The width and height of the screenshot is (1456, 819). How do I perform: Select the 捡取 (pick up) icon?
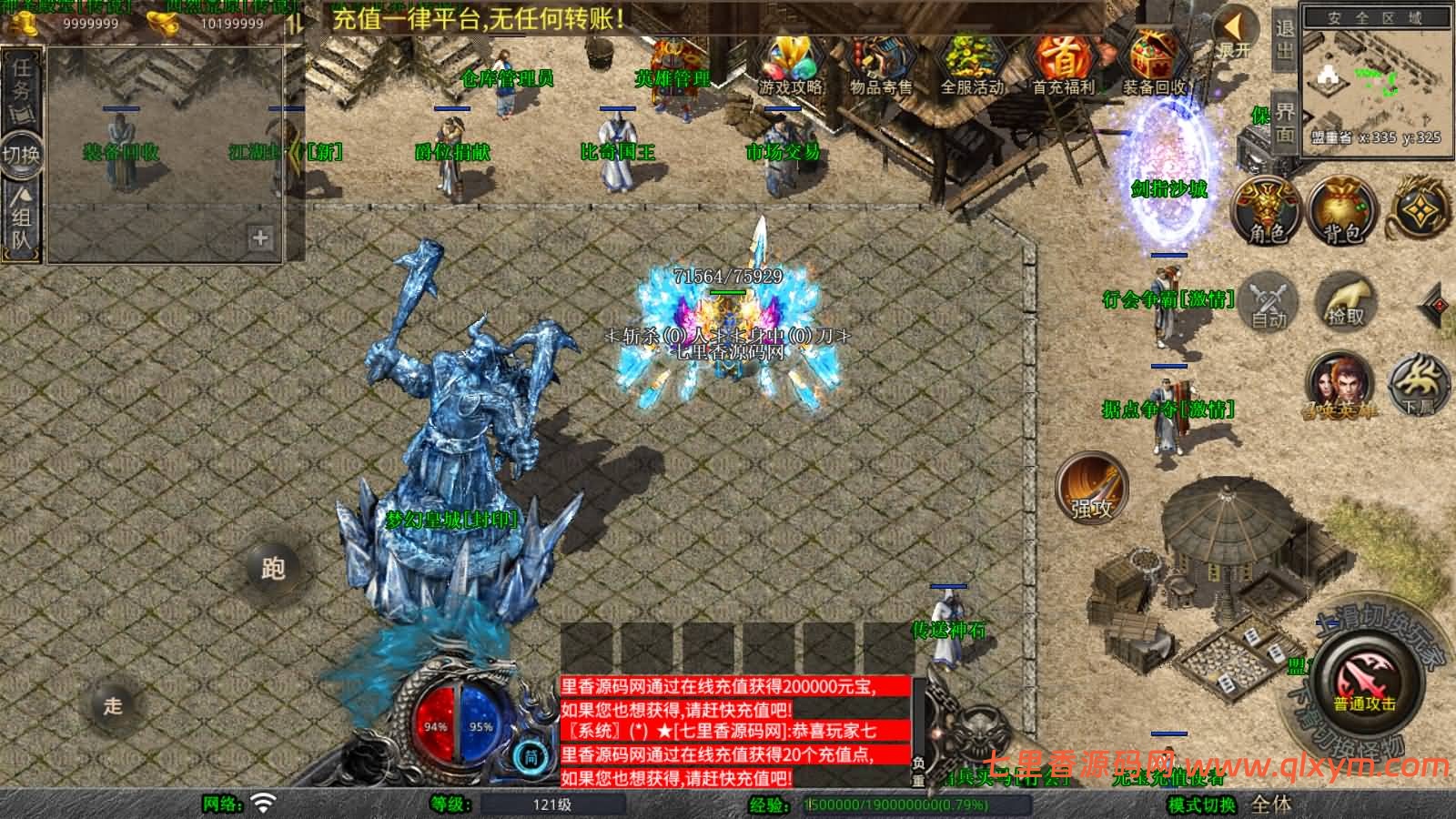click(1345, 300)
